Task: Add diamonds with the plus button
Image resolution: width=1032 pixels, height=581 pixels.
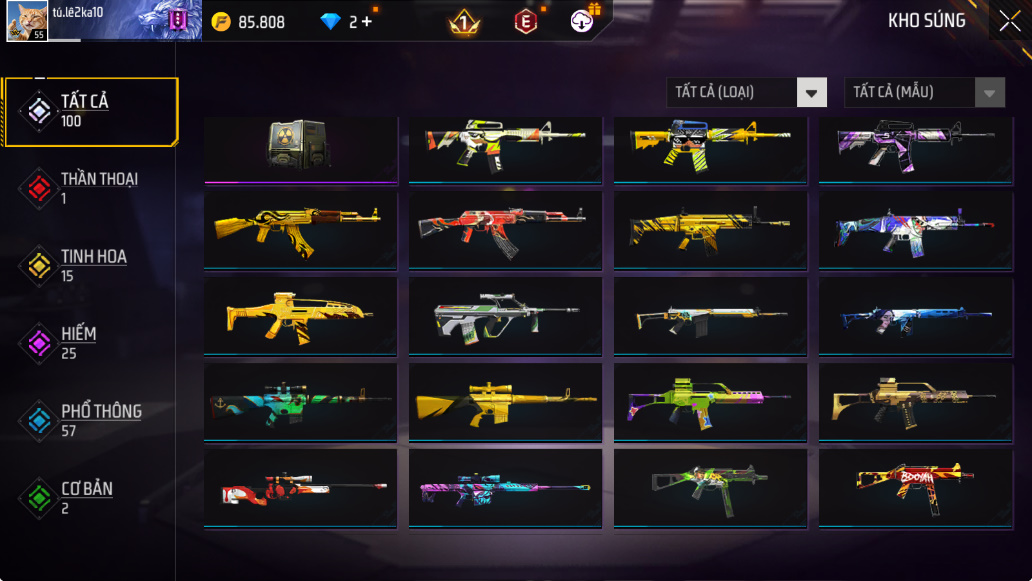Action: click(367, 21)
